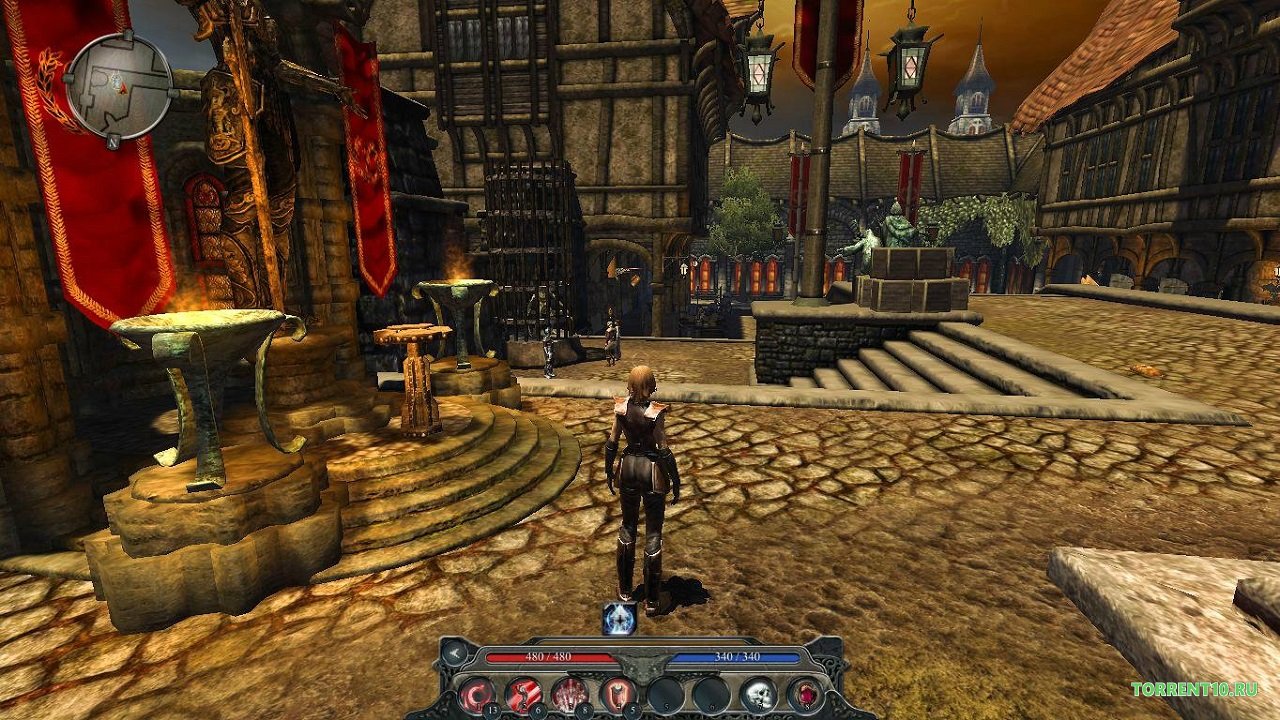Activate the red crescent swirl skill
This screenshot has width=1280, height=720.
475,693
